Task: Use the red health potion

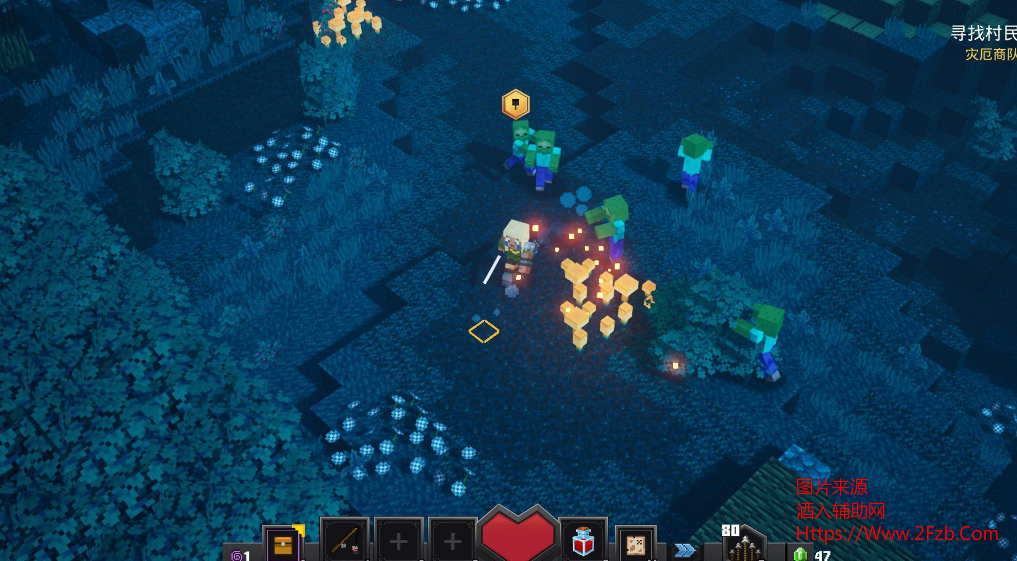Action: [582, 543]
